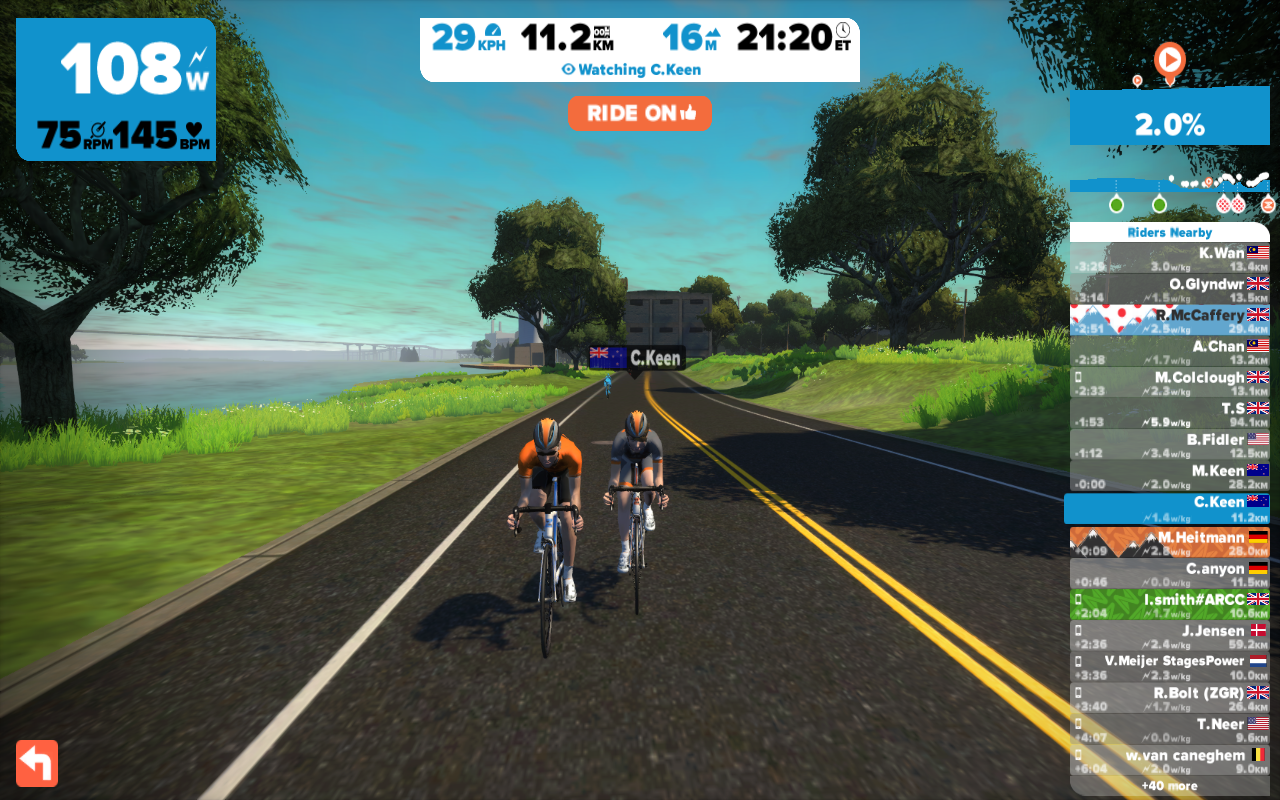This screenshot has height=800, width=1280.
Task: Choose V.Meijer StagesPower rider row
Action: coord(1169,667)
